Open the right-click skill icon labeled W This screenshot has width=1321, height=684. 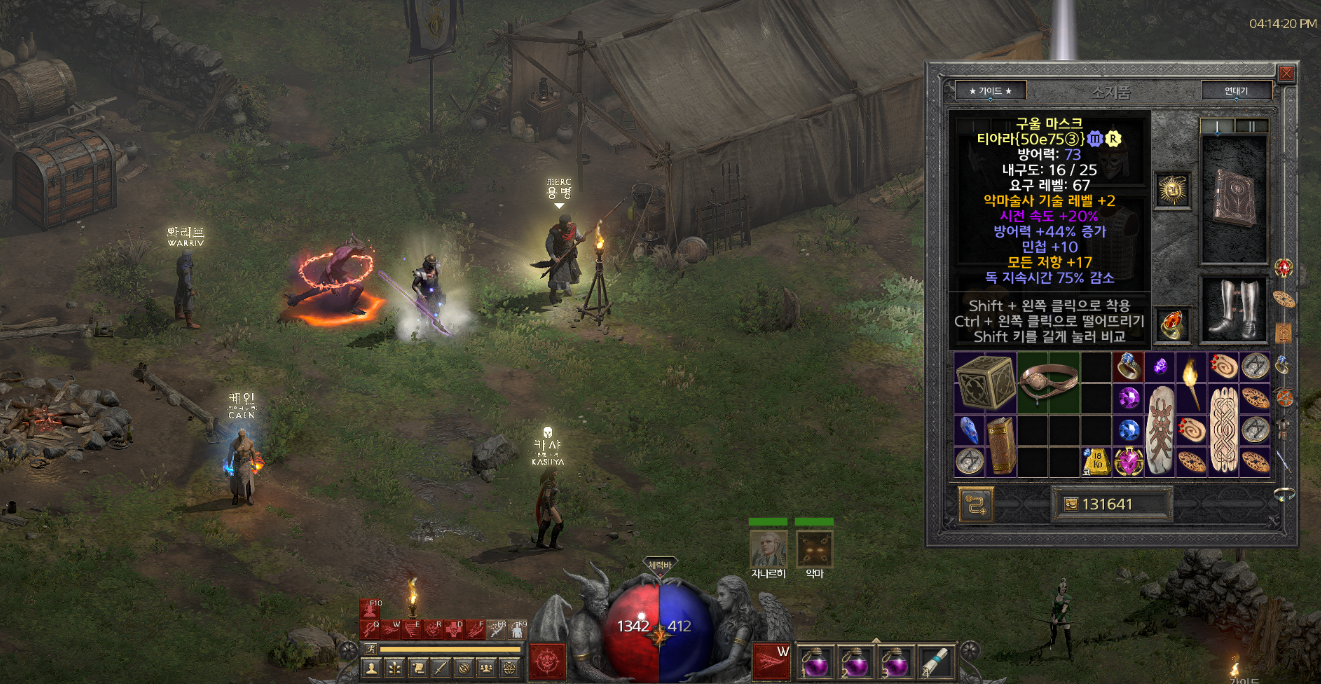click(773, 661)
